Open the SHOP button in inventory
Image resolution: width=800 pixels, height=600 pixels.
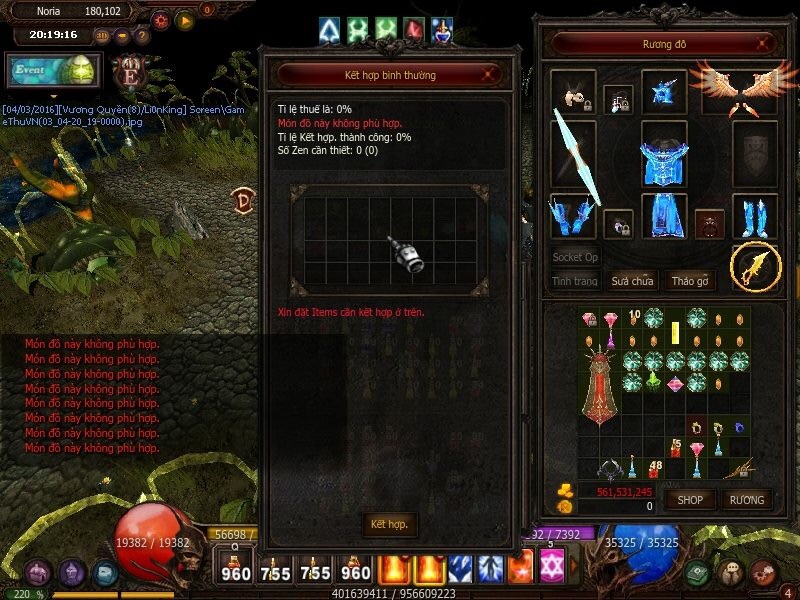pyautogui.click(x=690, y=499)
